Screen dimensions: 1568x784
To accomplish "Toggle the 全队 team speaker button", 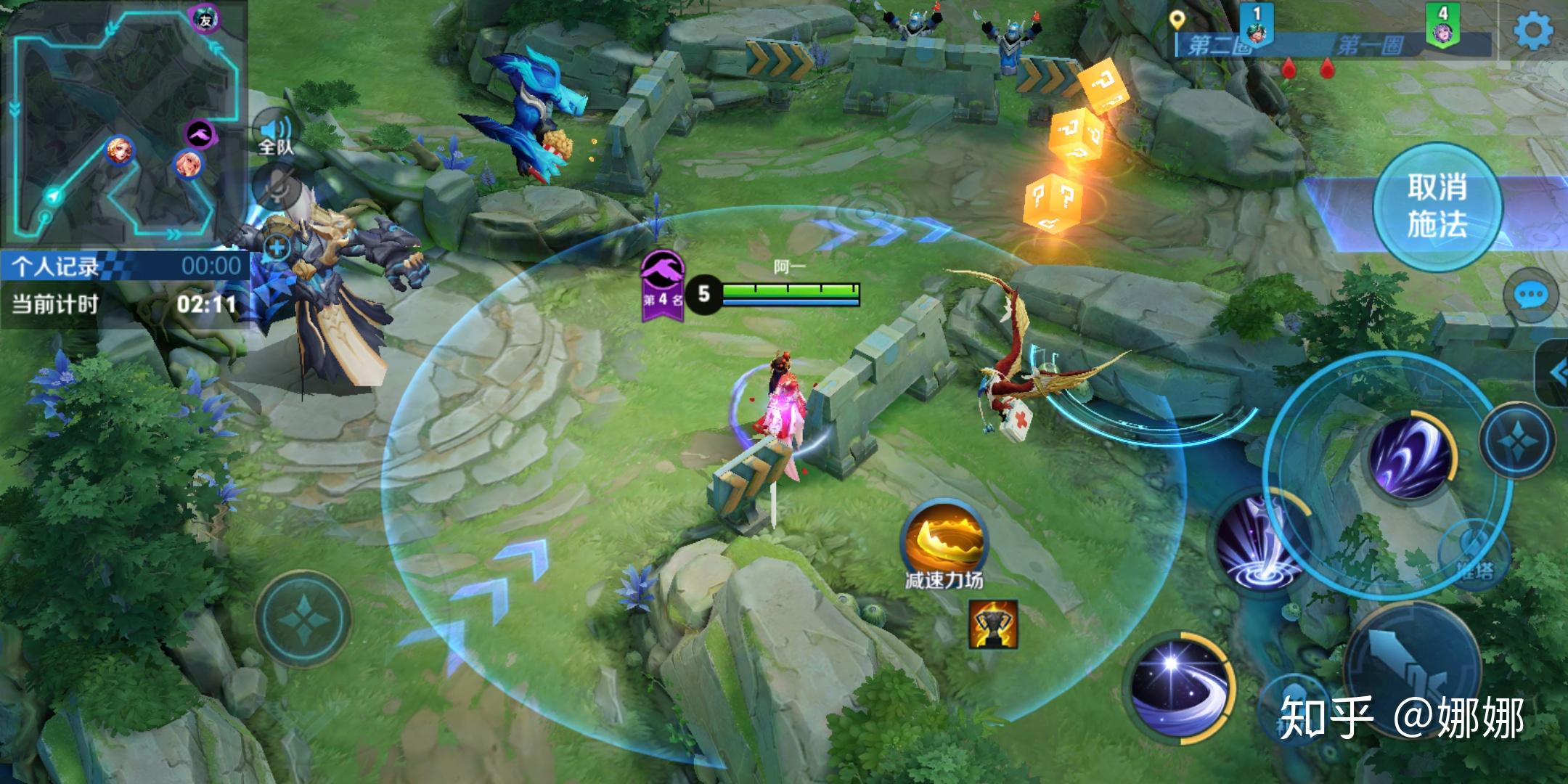I will tap(275, 135).
